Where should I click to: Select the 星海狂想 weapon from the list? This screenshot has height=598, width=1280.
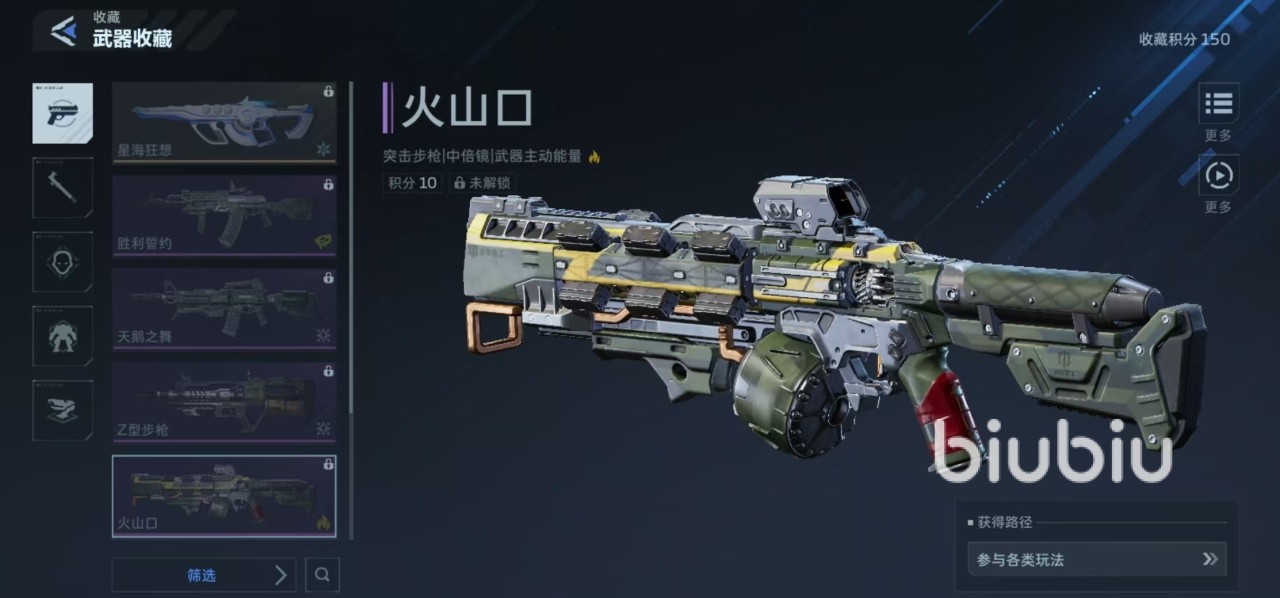[x=224, y=123]
